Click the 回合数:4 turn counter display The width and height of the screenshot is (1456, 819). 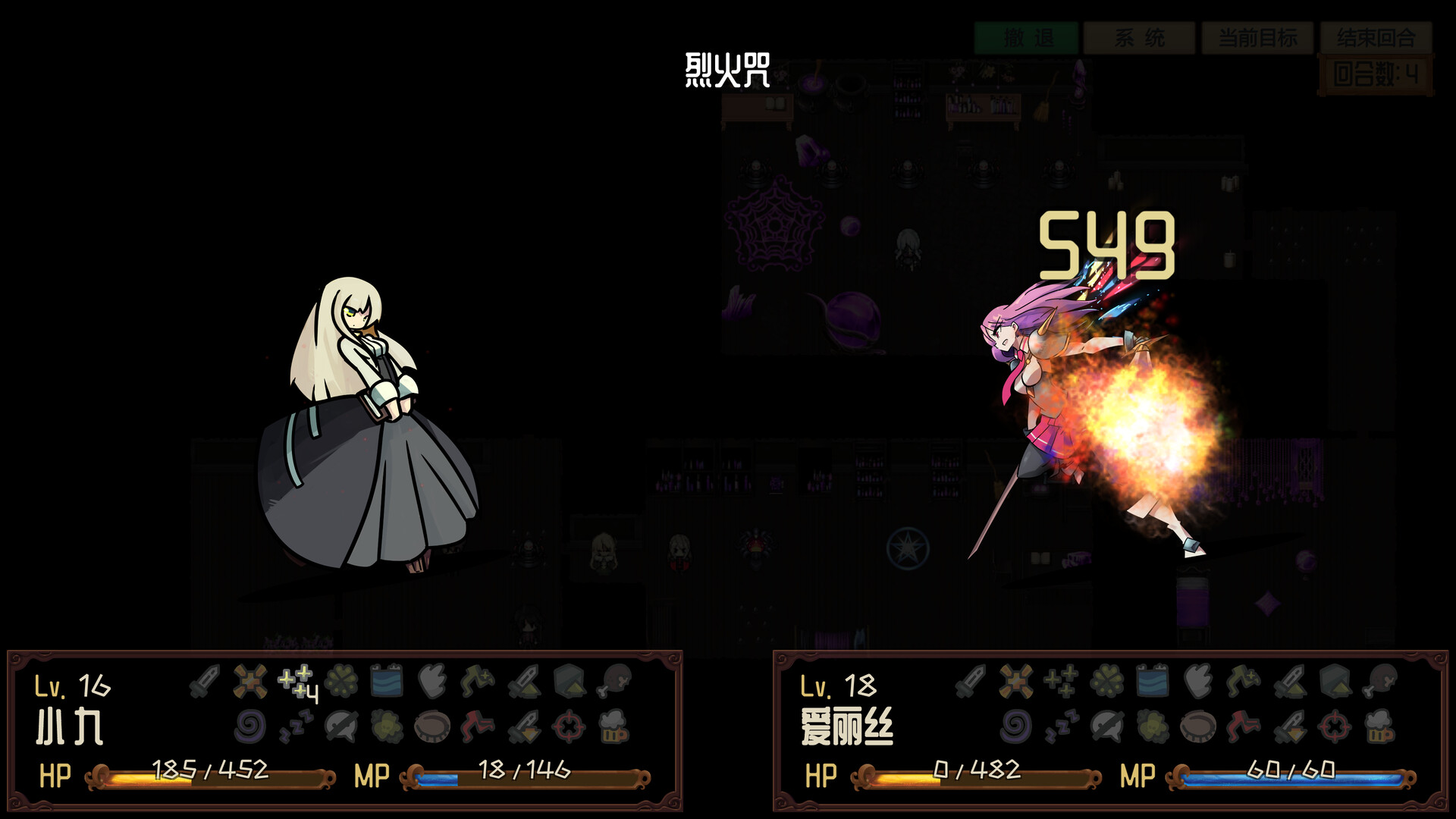pyautogui.click(x=1379, y=72)
